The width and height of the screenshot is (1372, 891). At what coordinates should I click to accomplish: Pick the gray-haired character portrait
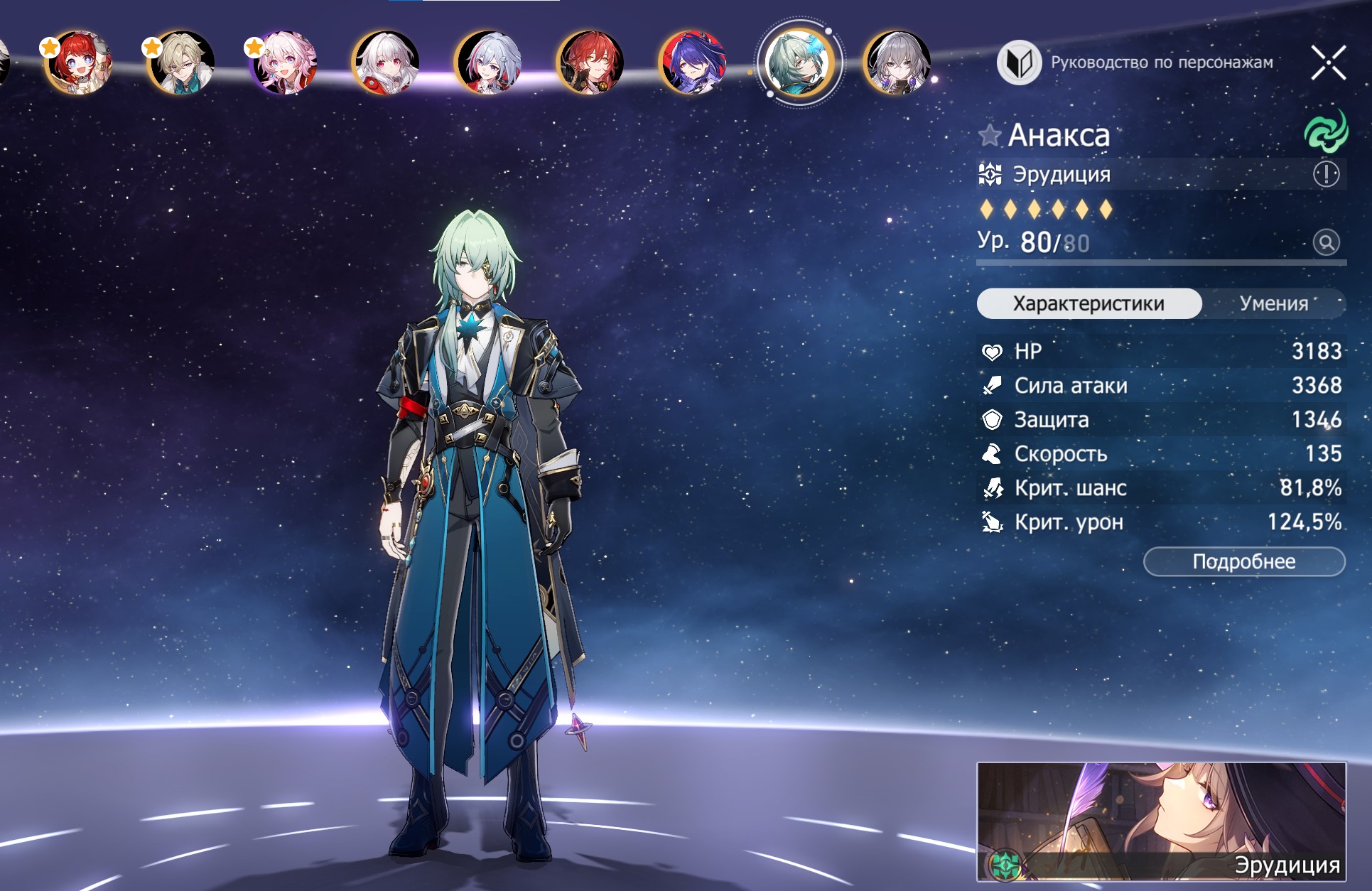(x=897, y=63)
